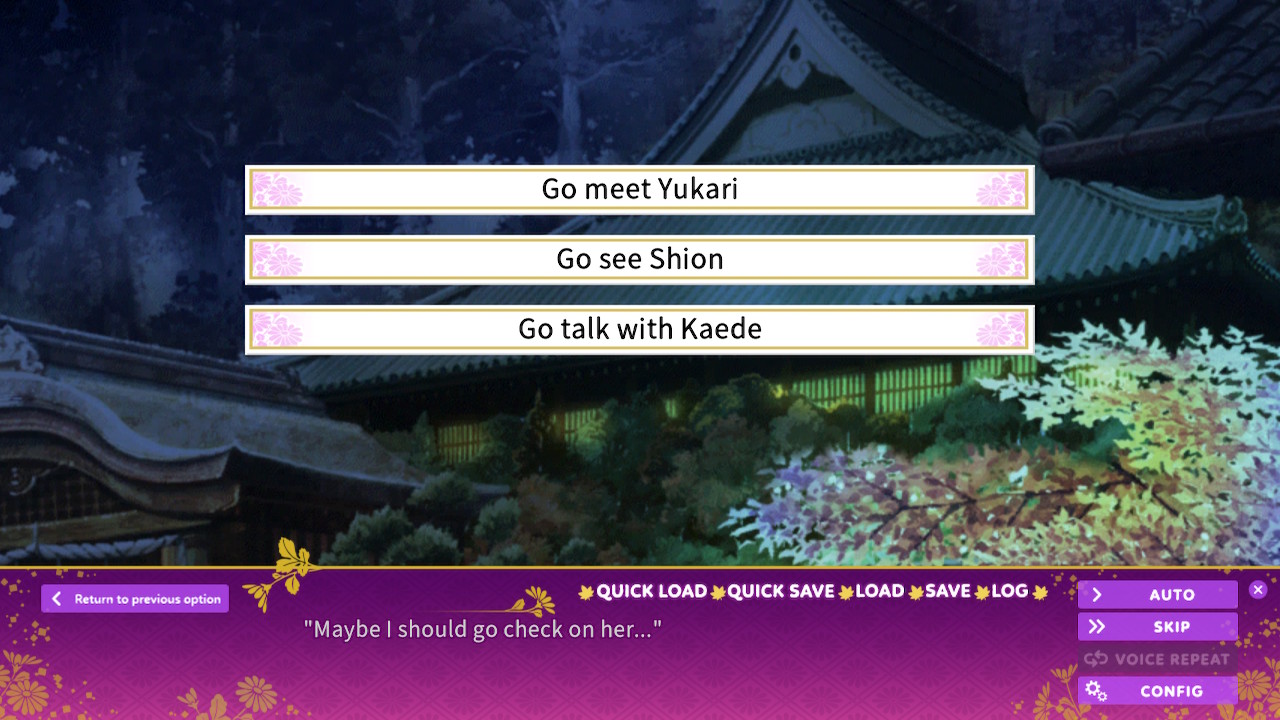Image resolution: width=1280 pixels, height=720 pixels.
Task: Select the gears icon on the CONFIG button
Action: click(1096, 691)
